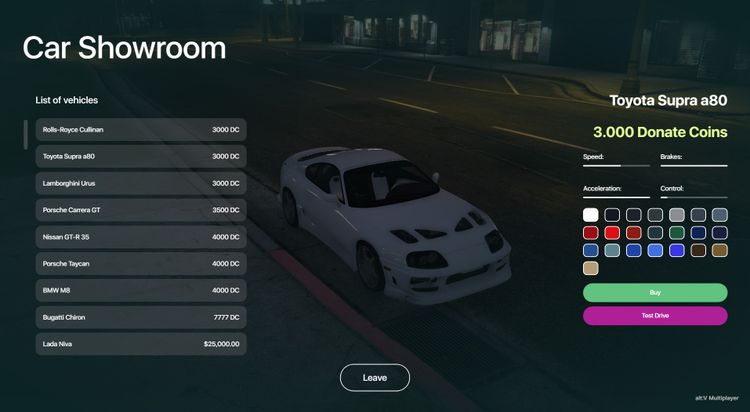The image size is (750, 412).
Task: Select the light gray color swatch
Action: click(677, 214)
